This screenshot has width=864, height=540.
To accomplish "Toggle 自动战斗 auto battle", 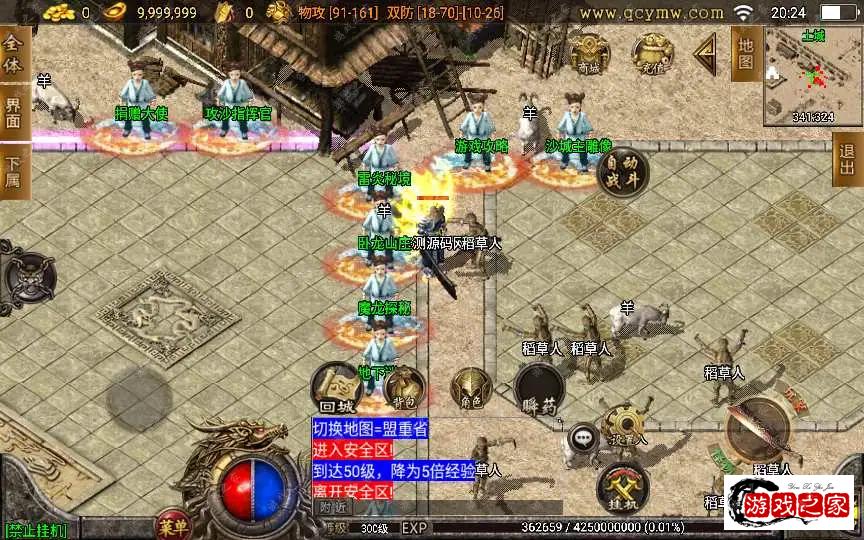I will (x=622, y=173).
